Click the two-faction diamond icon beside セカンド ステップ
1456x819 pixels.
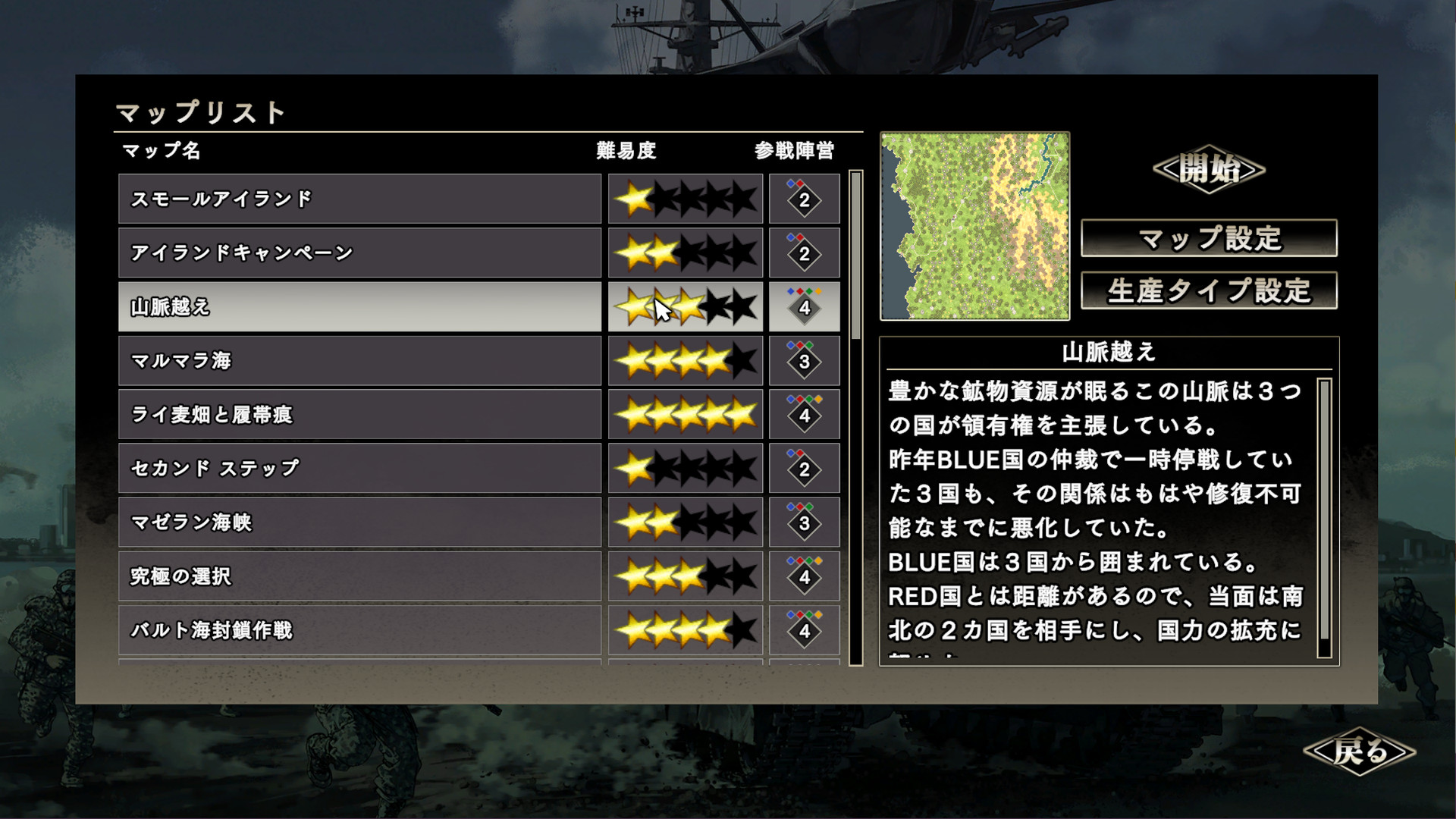click(x=804, y=469)
